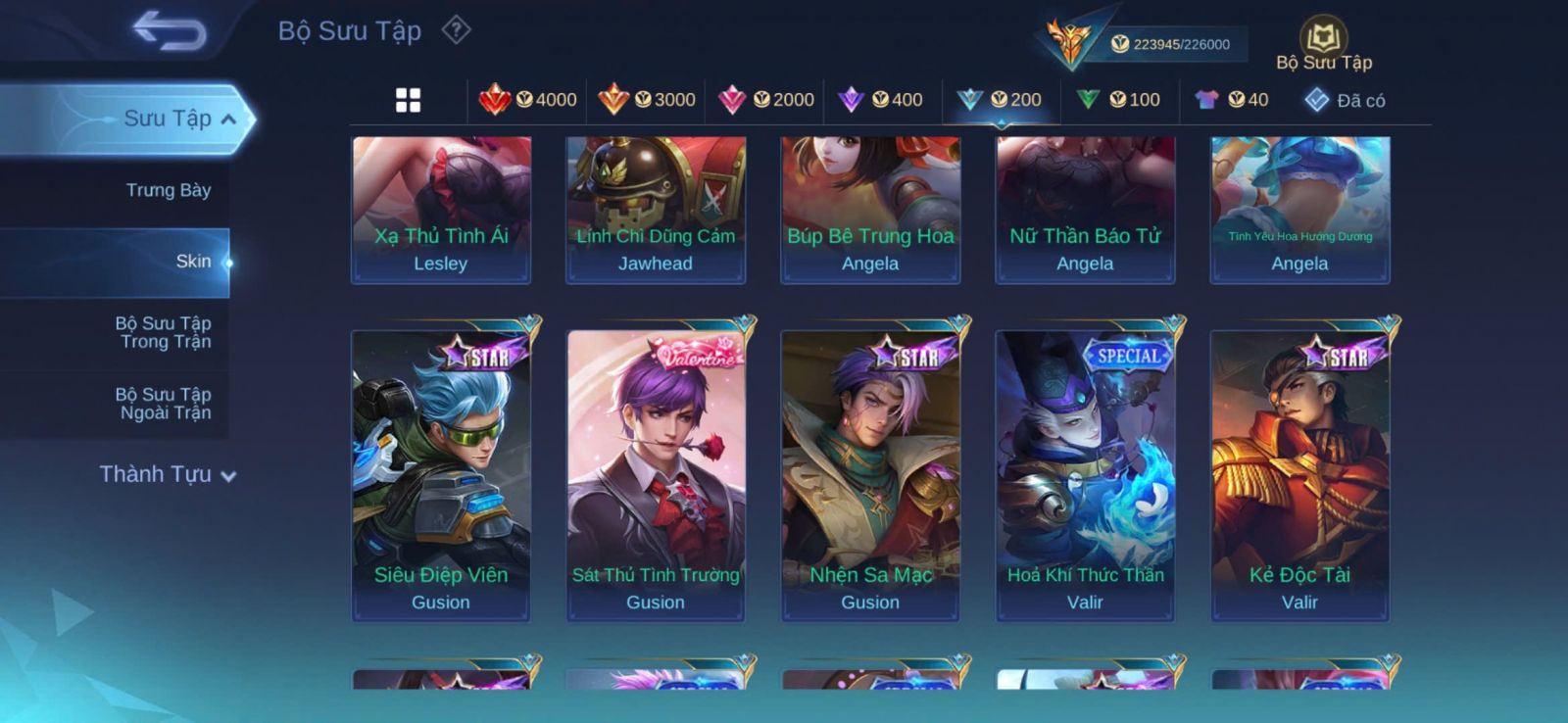Open the collection help question mark

(x=456, y=30)
